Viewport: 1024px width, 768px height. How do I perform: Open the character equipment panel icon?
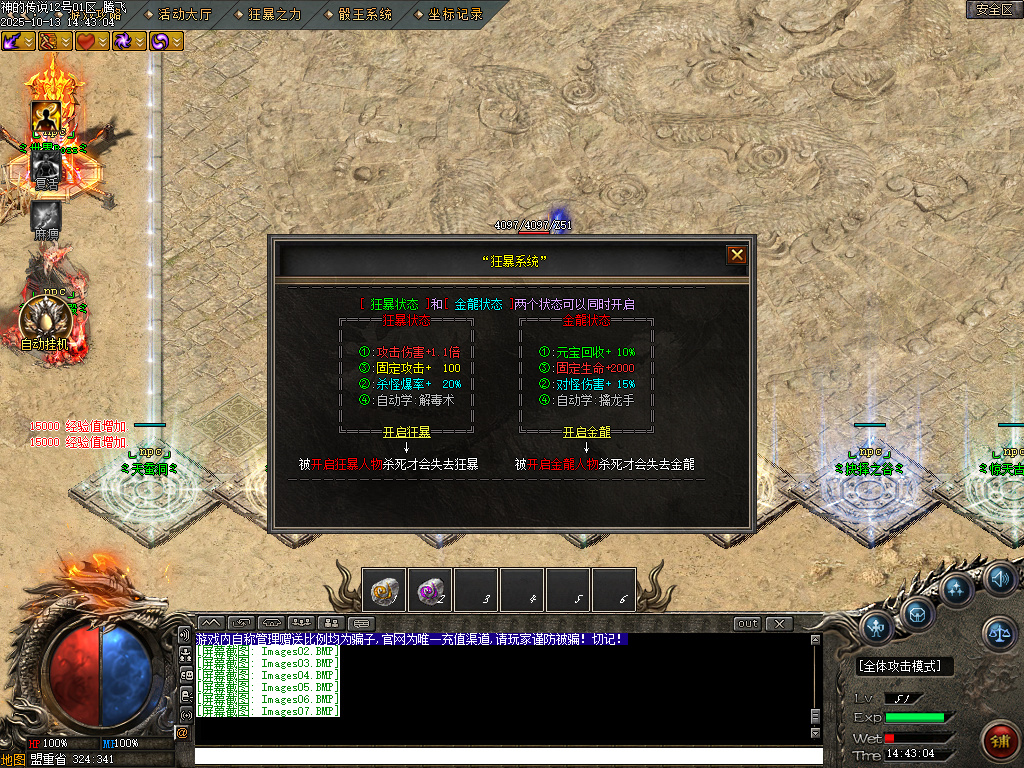[877, 627]
